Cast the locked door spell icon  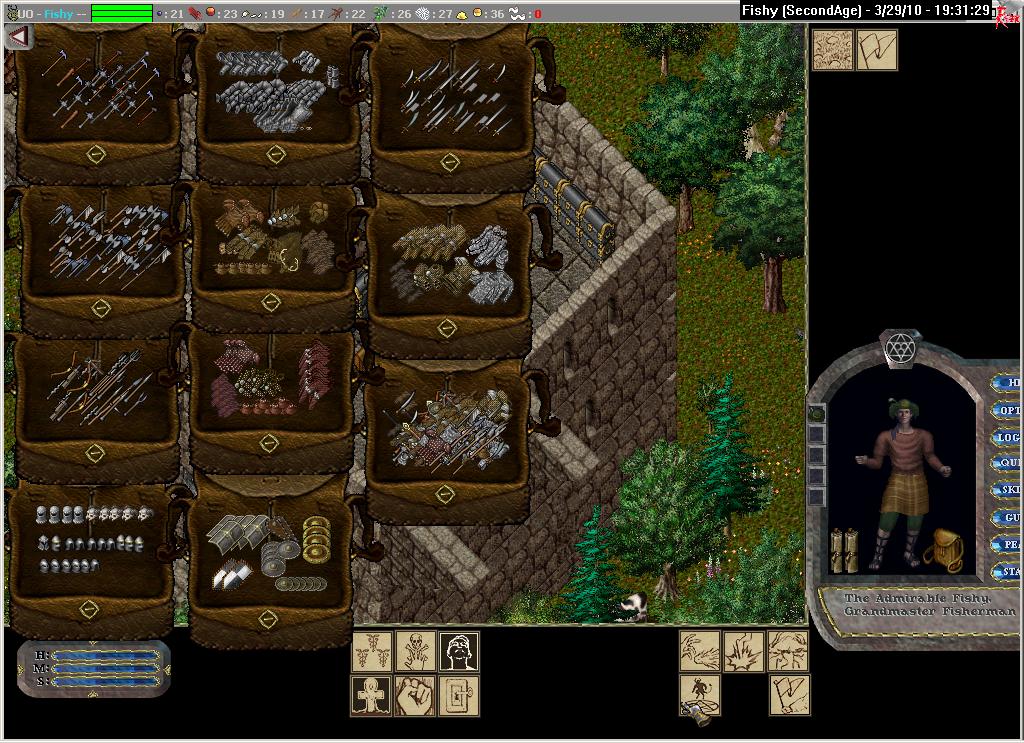(459, 696)
